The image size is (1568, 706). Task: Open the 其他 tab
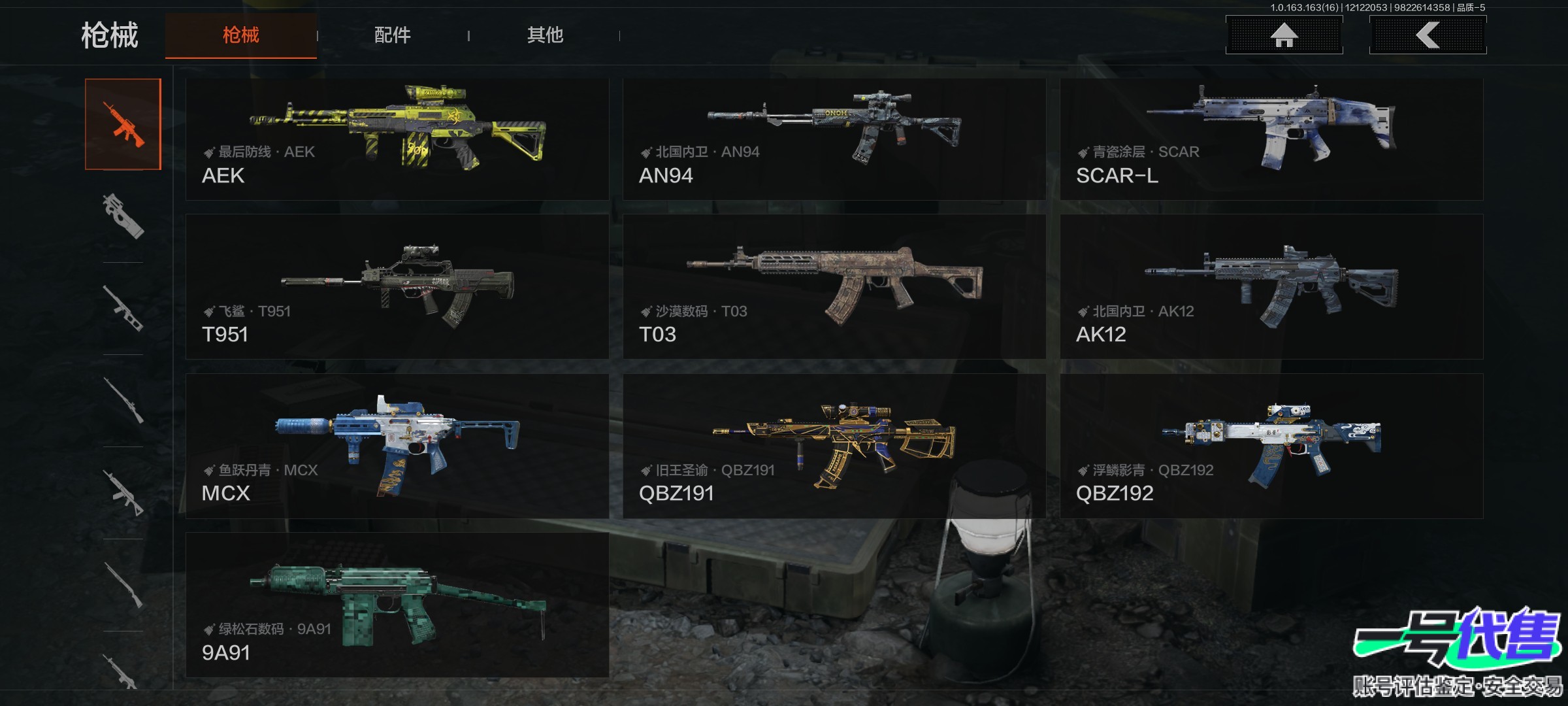click(545, 35)
